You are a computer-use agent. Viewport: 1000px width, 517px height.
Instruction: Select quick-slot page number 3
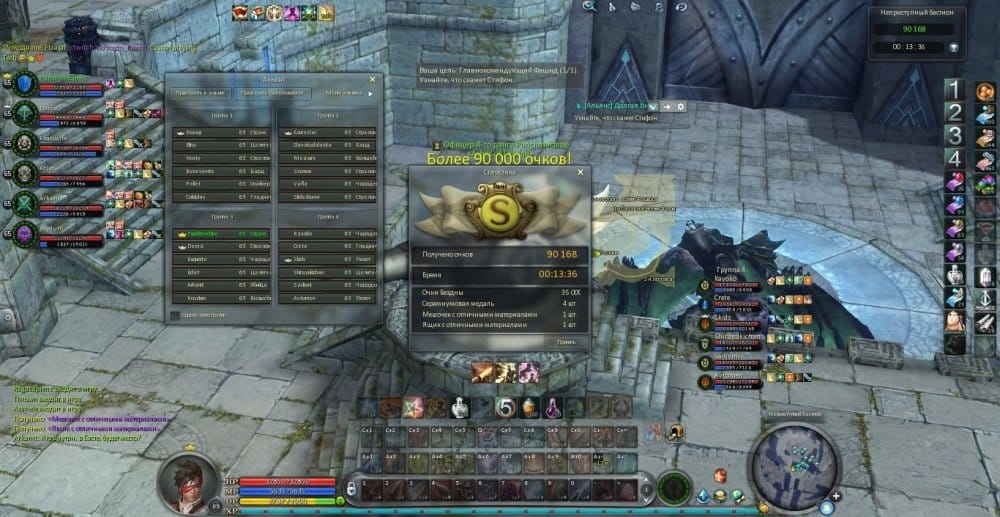(955, 135)
